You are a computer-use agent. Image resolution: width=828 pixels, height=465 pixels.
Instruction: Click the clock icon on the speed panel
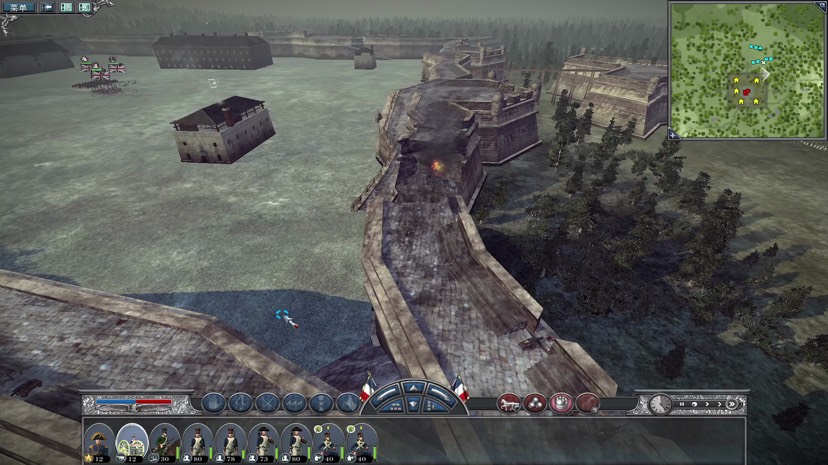tap(659, 404)
